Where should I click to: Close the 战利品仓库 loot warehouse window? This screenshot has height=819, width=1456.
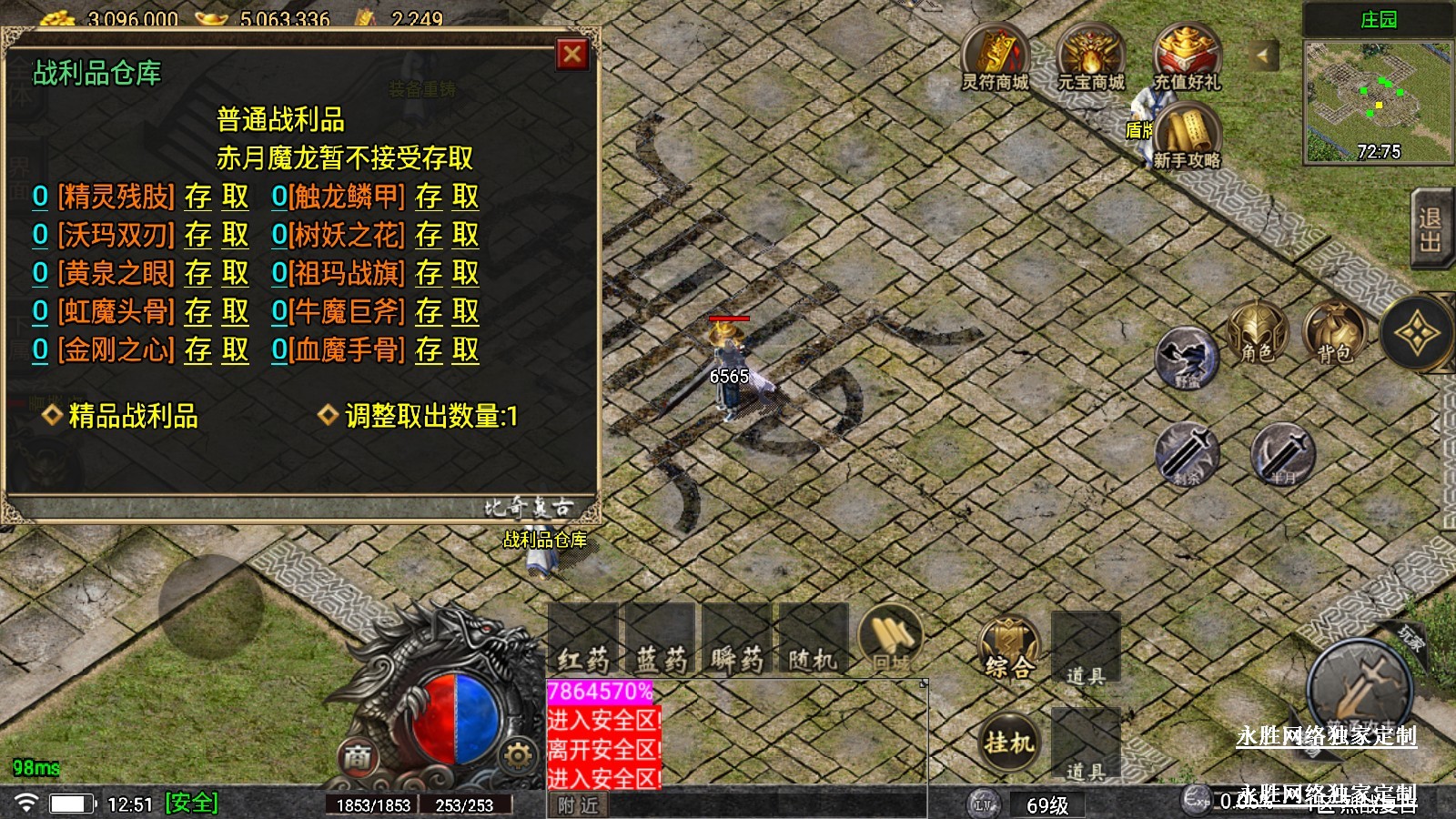coord(572,55)
